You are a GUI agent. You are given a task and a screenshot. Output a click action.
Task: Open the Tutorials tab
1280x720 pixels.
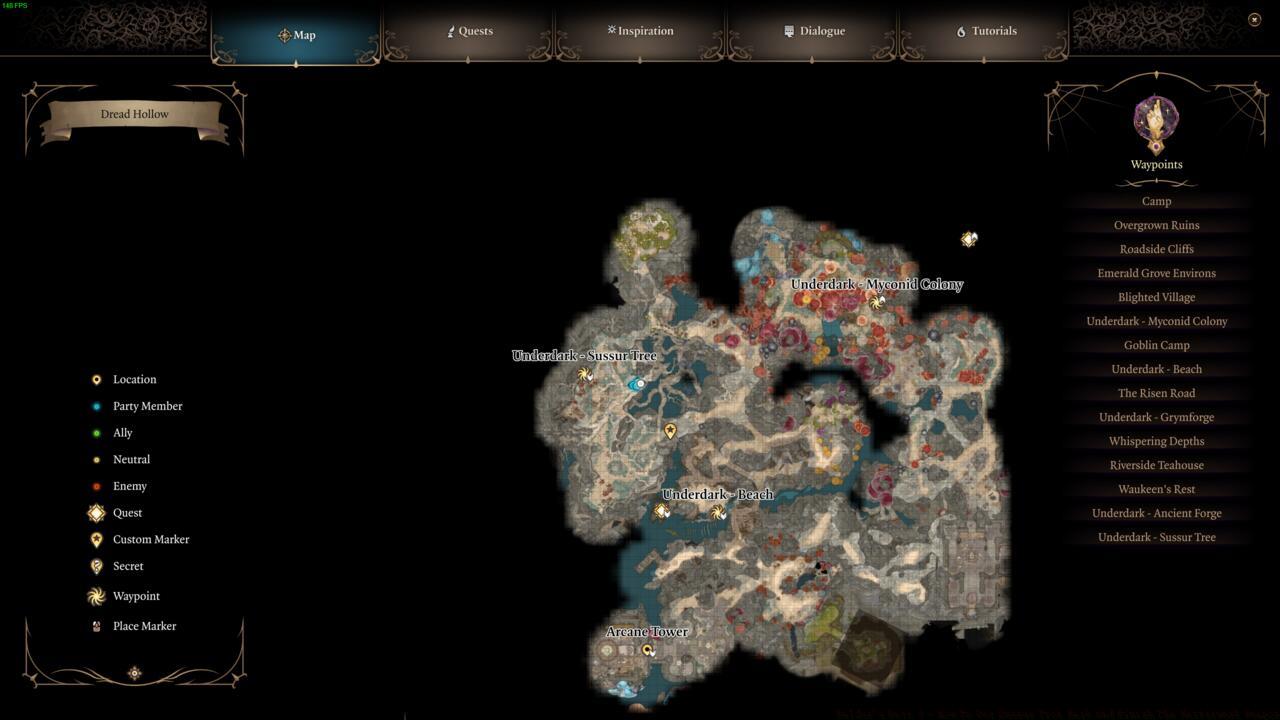(989, 31)
